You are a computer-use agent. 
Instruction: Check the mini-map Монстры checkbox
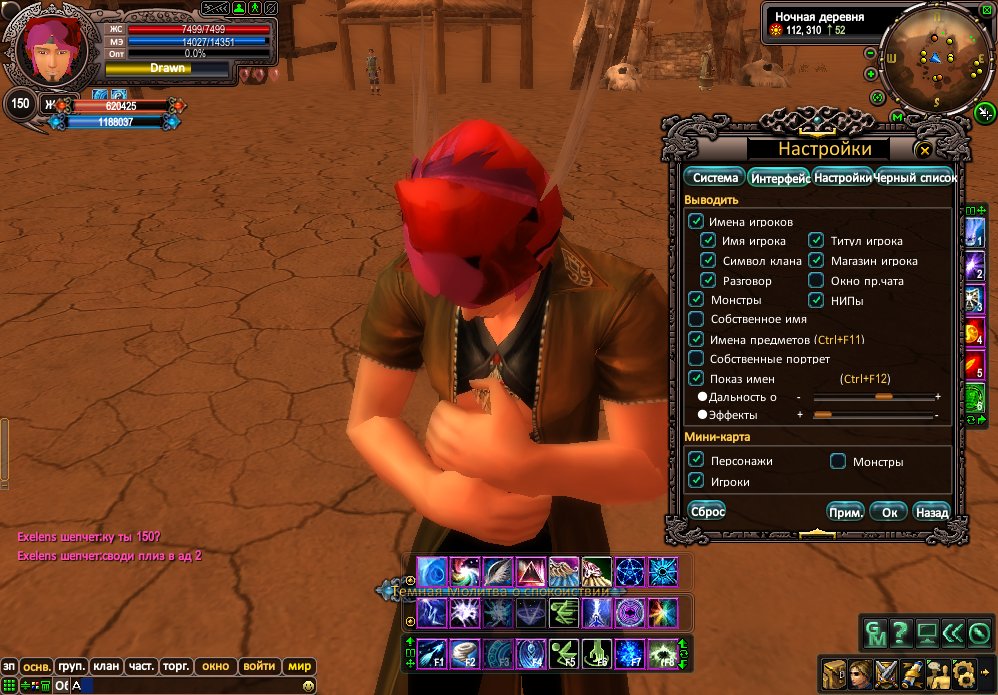pos(838,461)
